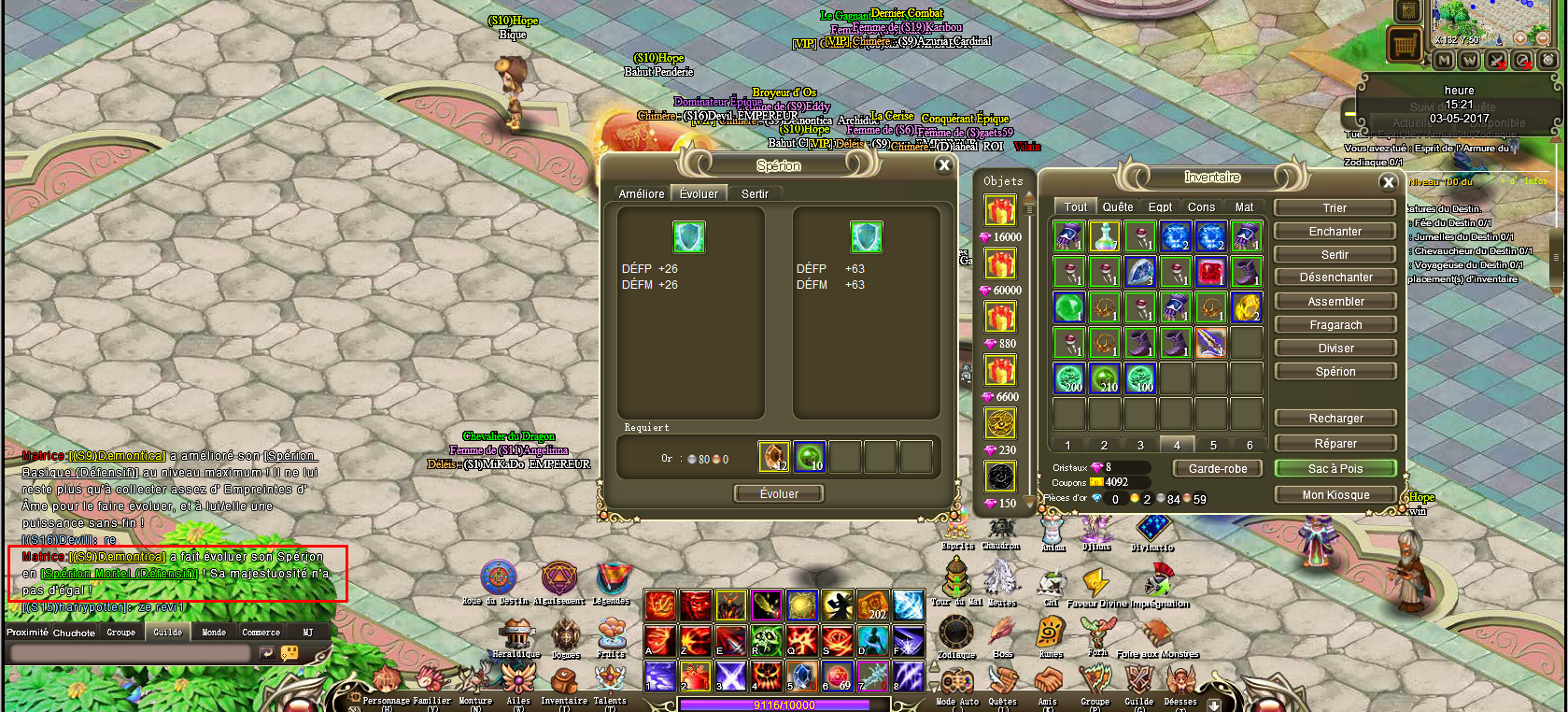The image size is (1568, 712).
Task: Close the Inventaire window
Action: 1388,182
